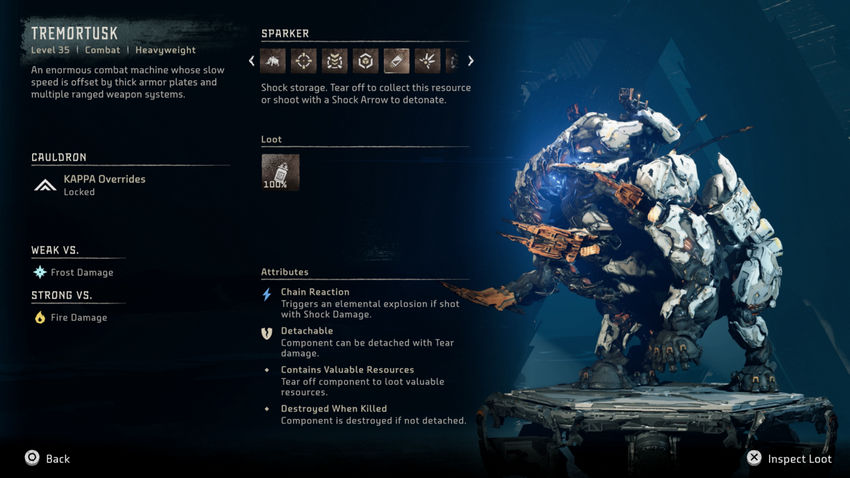Open the KAPPA Overrides cauldron entry
The height and width of the screenshot is (478, 850).
[104, 185]
